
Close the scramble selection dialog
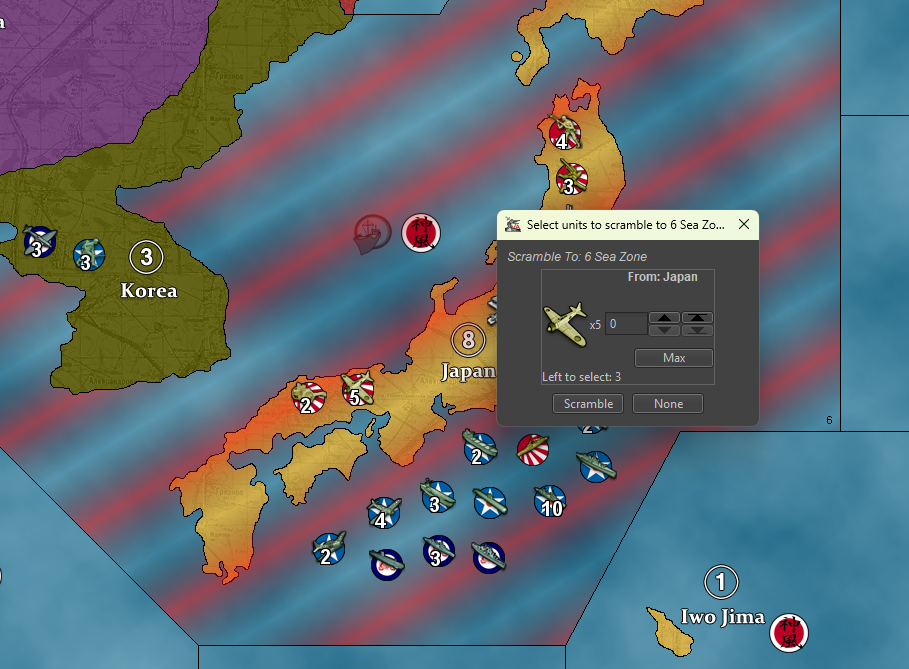(743, 225)
